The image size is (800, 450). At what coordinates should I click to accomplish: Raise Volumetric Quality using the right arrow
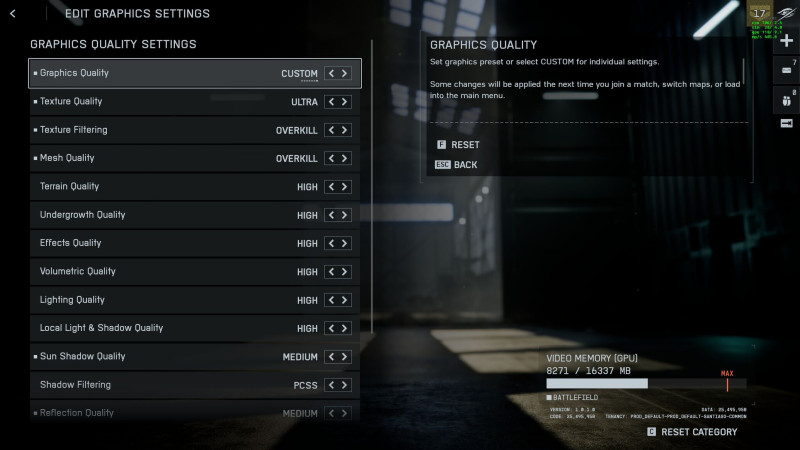pyautogui.click(x=345, y=272)
